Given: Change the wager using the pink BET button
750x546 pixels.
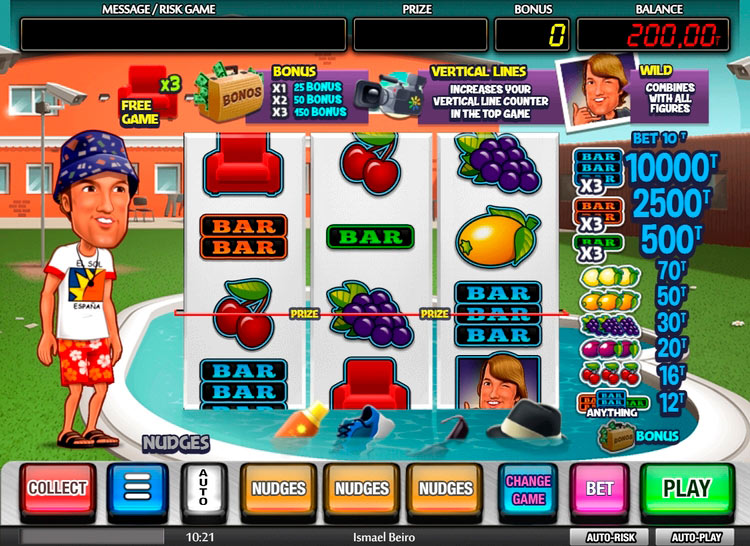Looking at the screenshot, I should [599, 489].
